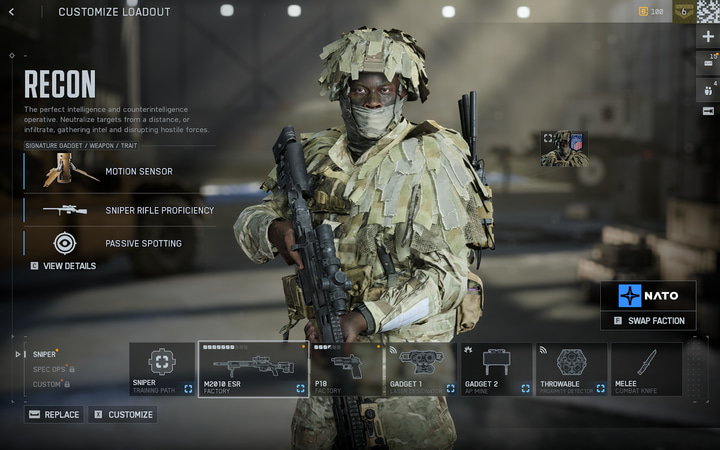Click the Replace button
Viewport: 720px width, 450px height.
coord(54,414)
